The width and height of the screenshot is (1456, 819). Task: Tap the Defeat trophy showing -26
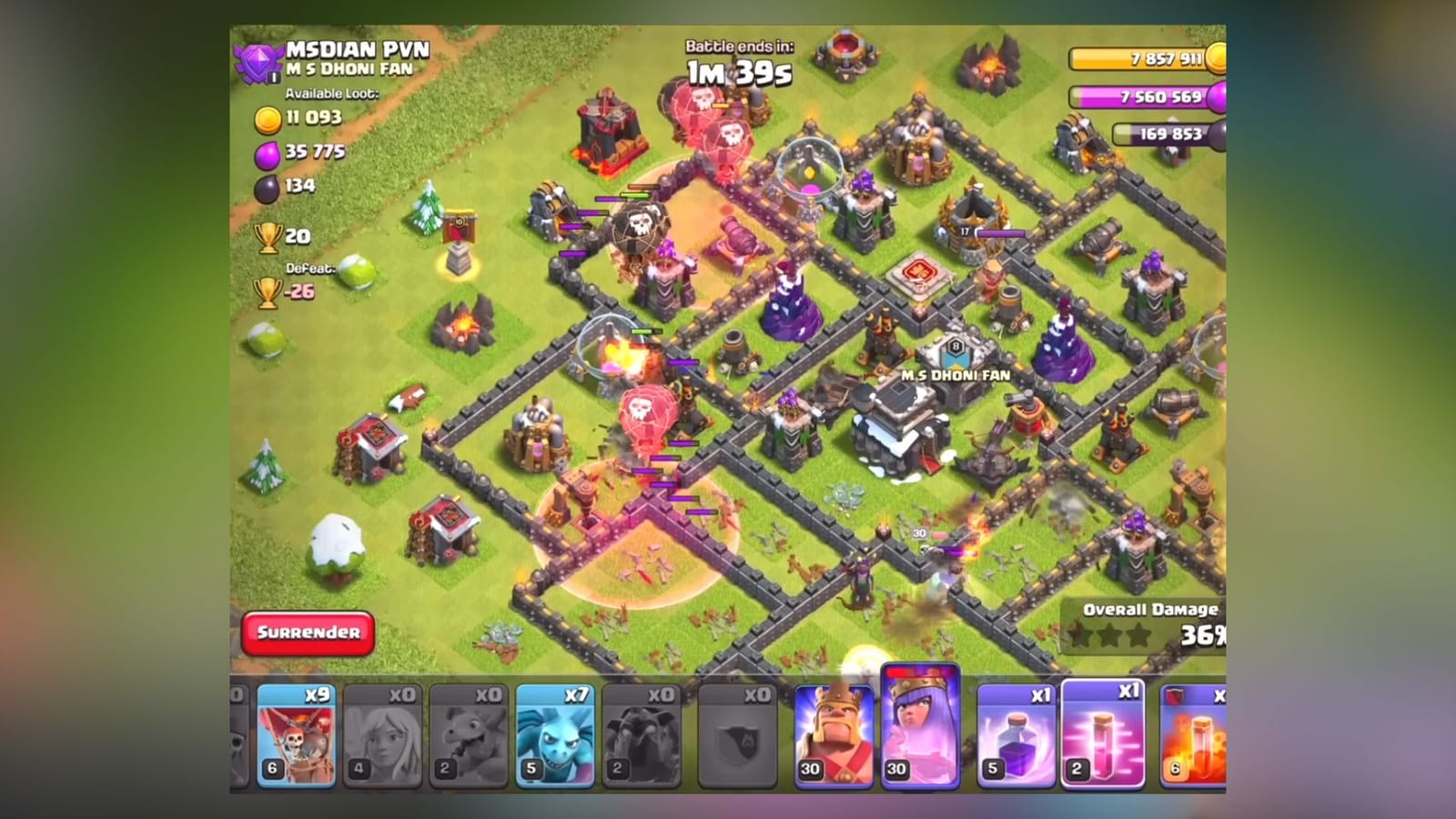tap(265, 289)
